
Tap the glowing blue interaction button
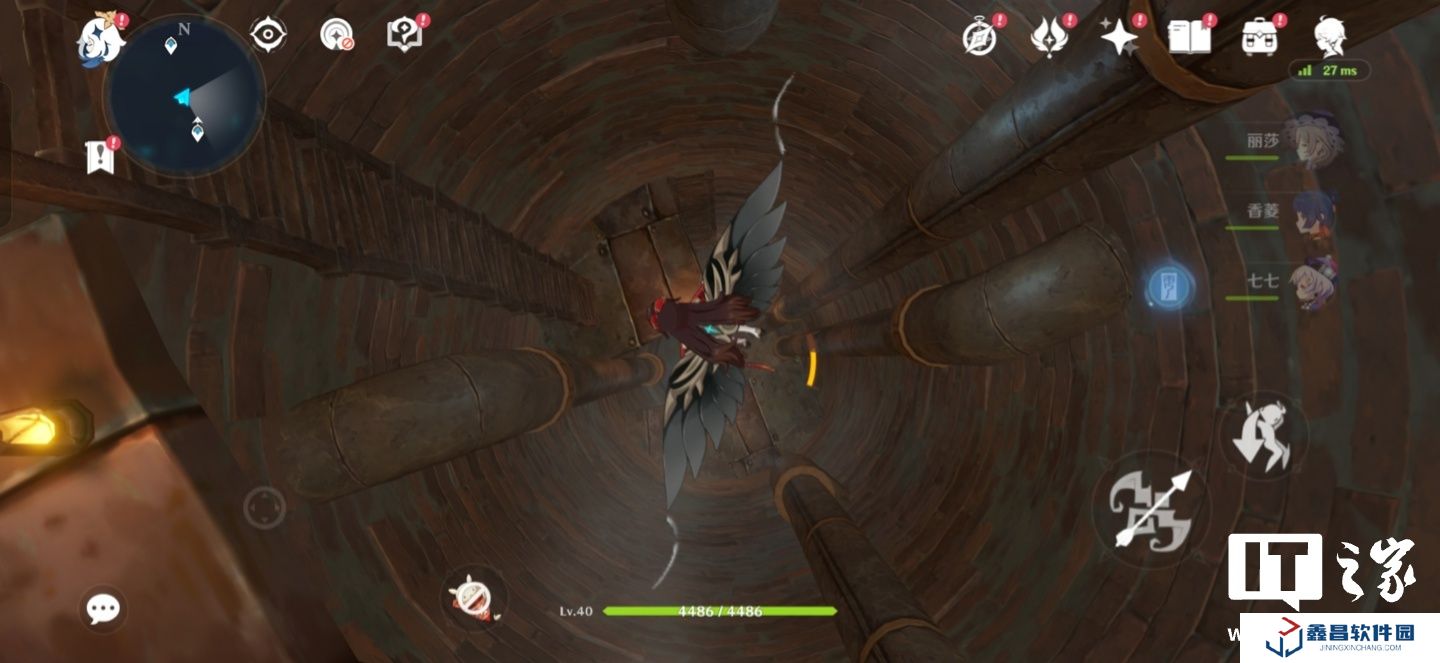click(1170, 287)
